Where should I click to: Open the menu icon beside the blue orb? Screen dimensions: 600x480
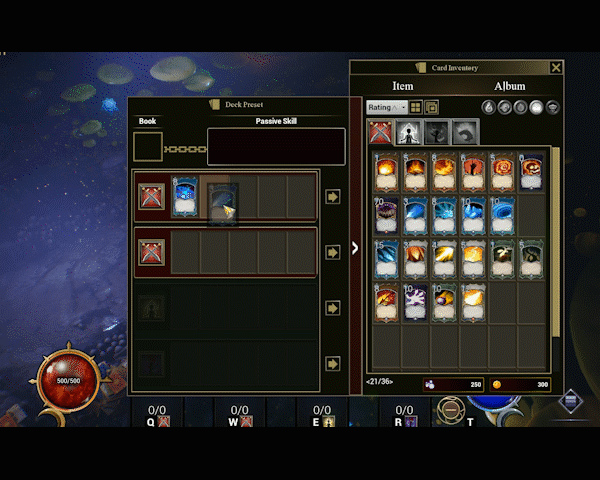(570, 402)
